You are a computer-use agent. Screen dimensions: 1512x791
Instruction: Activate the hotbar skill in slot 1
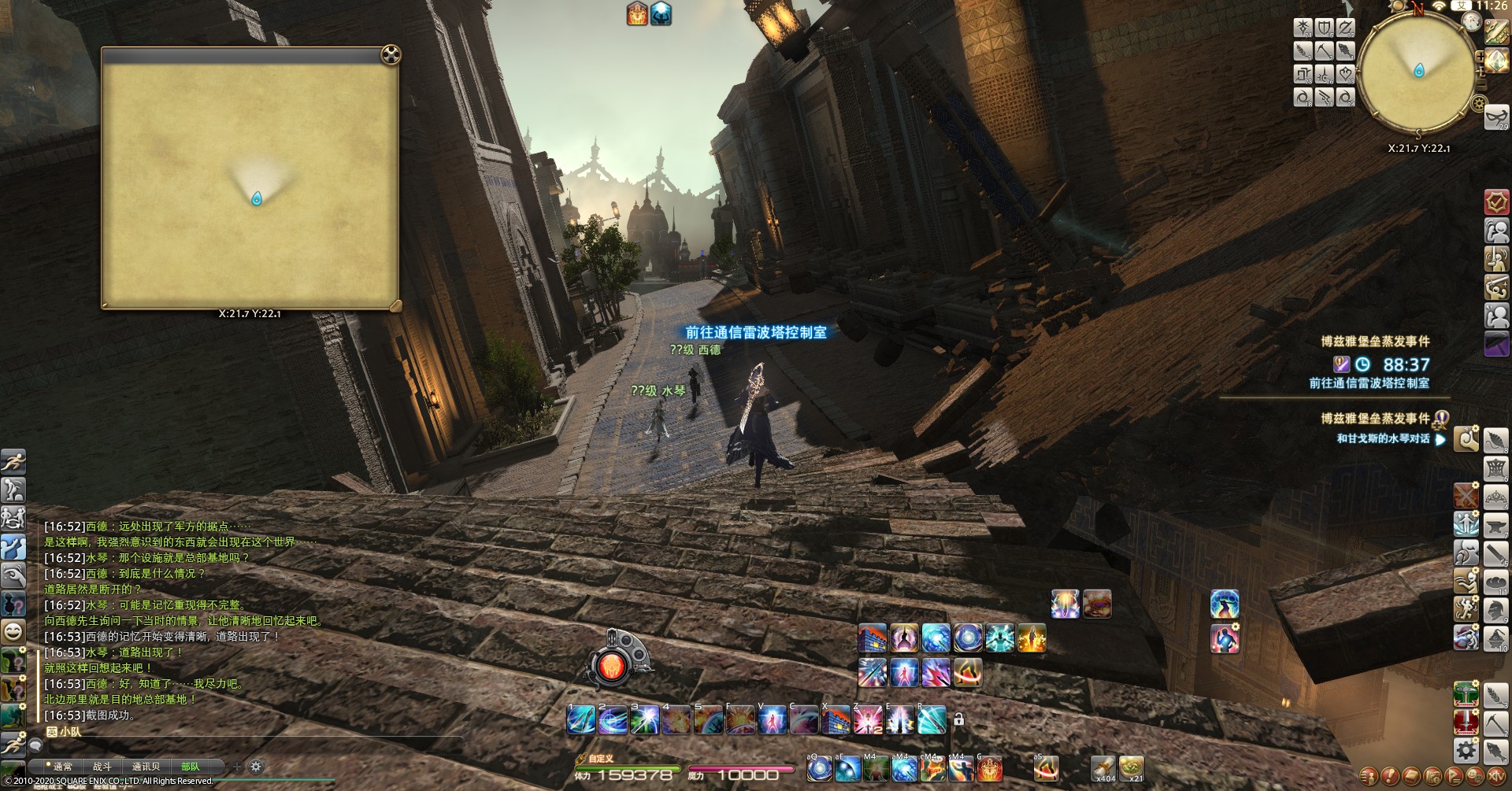pos(581,719)
